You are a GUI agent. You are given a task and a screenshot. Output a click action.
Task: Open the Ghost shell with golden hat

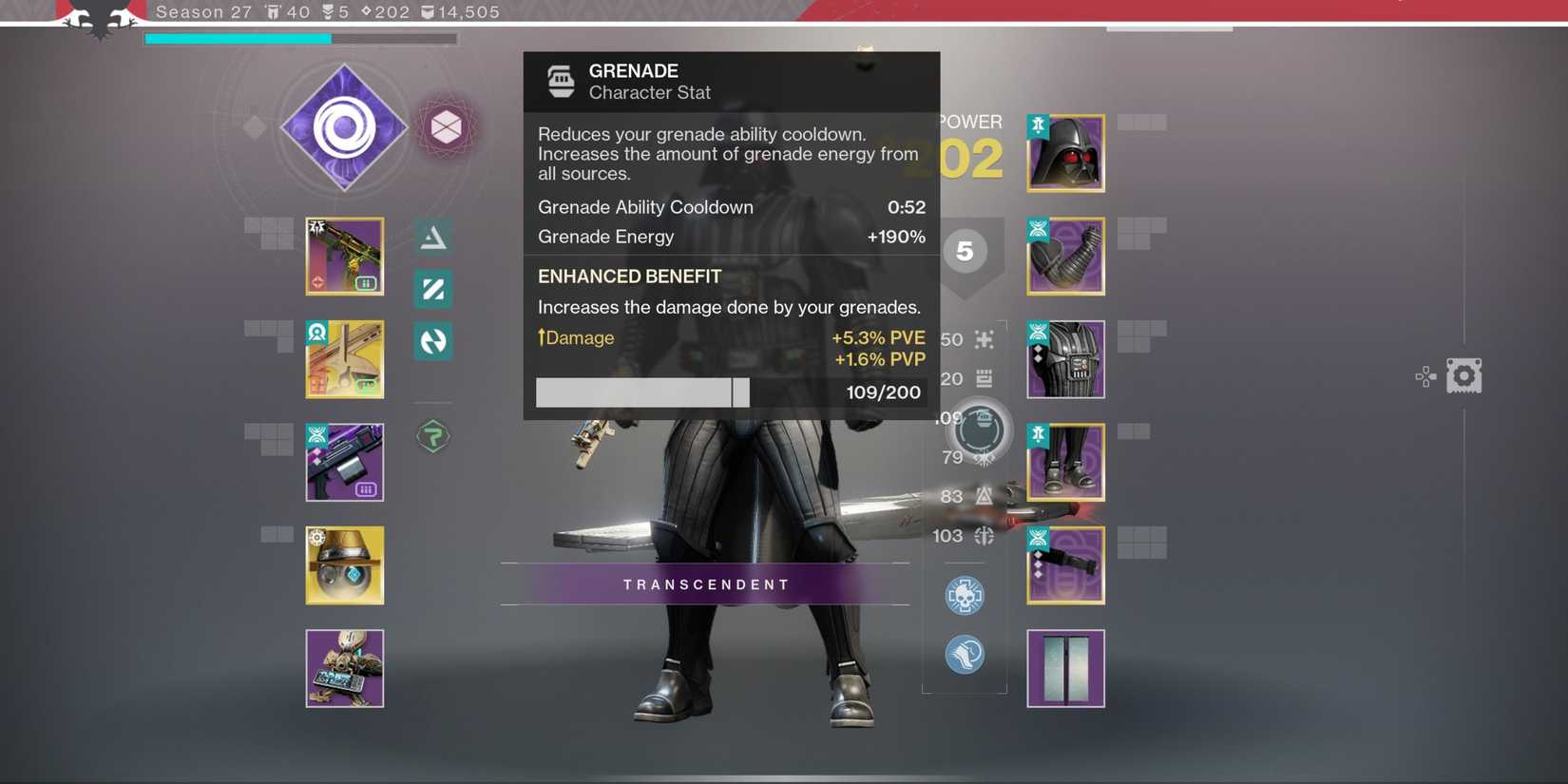344,564
